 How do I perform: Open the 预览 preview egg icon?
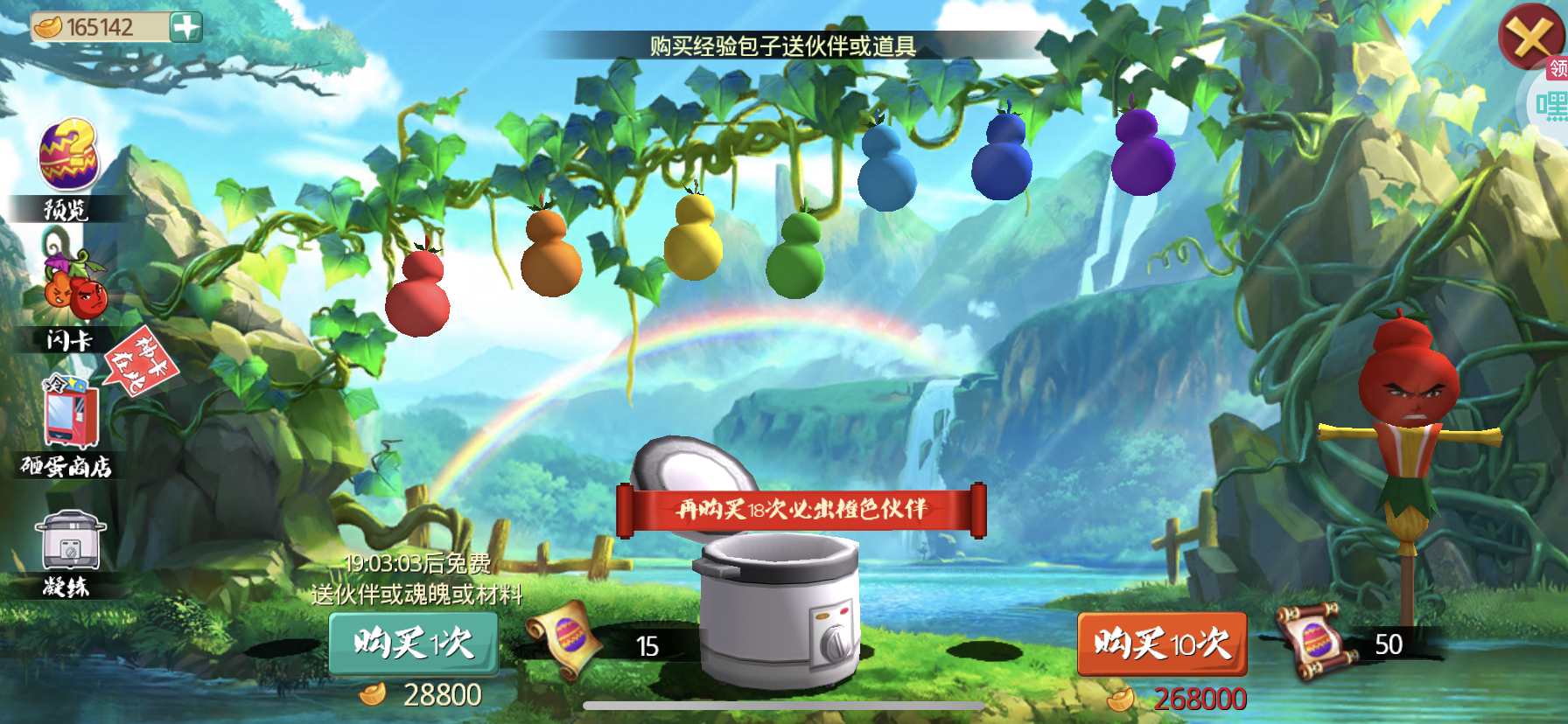pos(68,156)
